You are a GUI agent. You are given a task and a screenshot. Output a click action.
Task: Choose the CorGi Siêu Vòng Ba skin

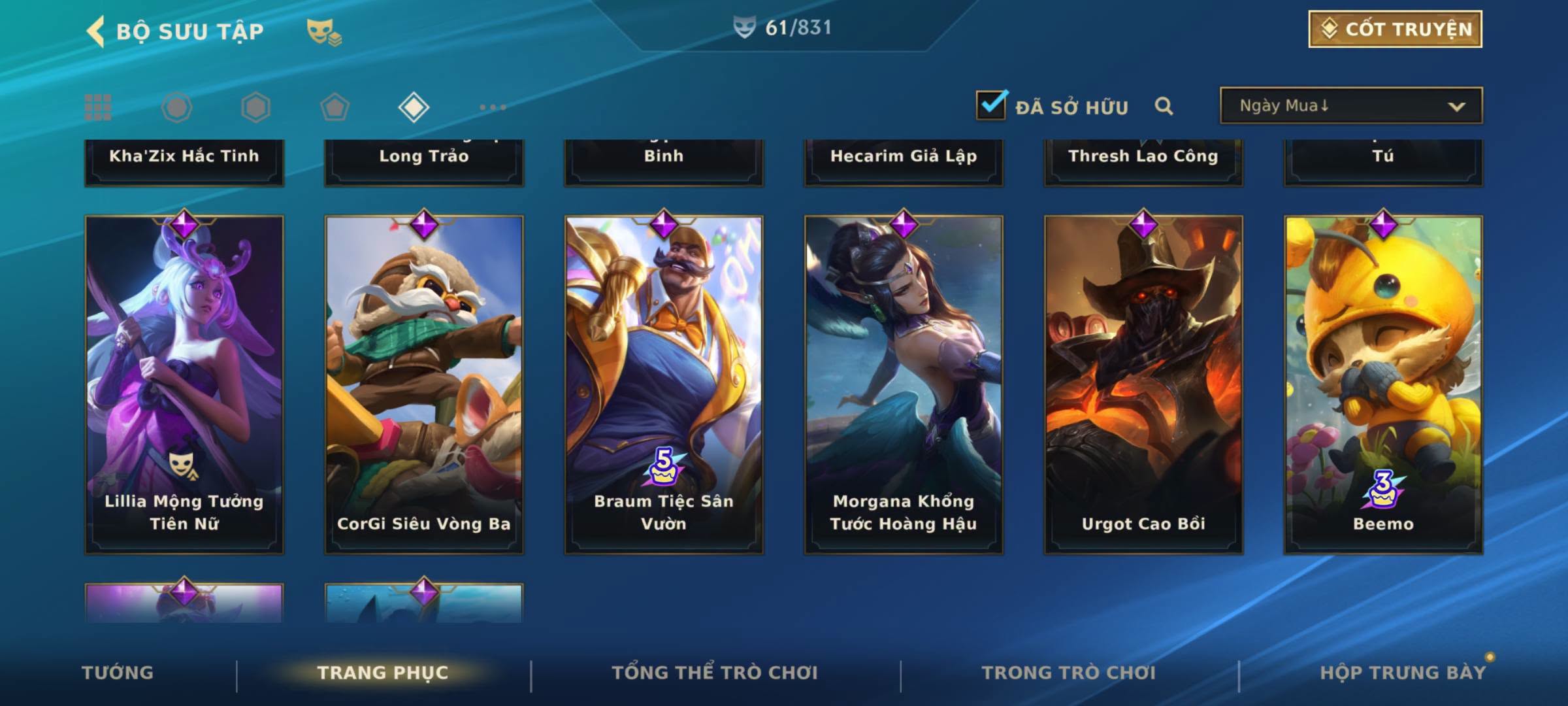424,384
